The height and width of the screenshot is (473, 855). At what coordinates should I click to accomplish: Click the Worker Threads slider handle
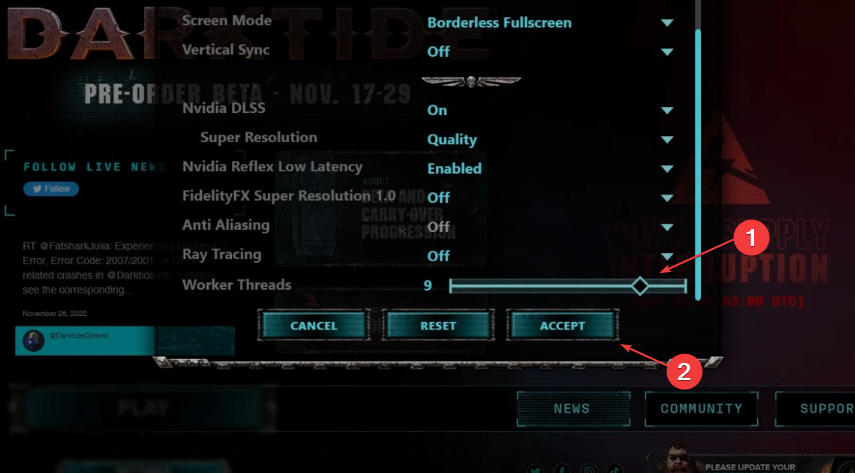tap(640, 286)
